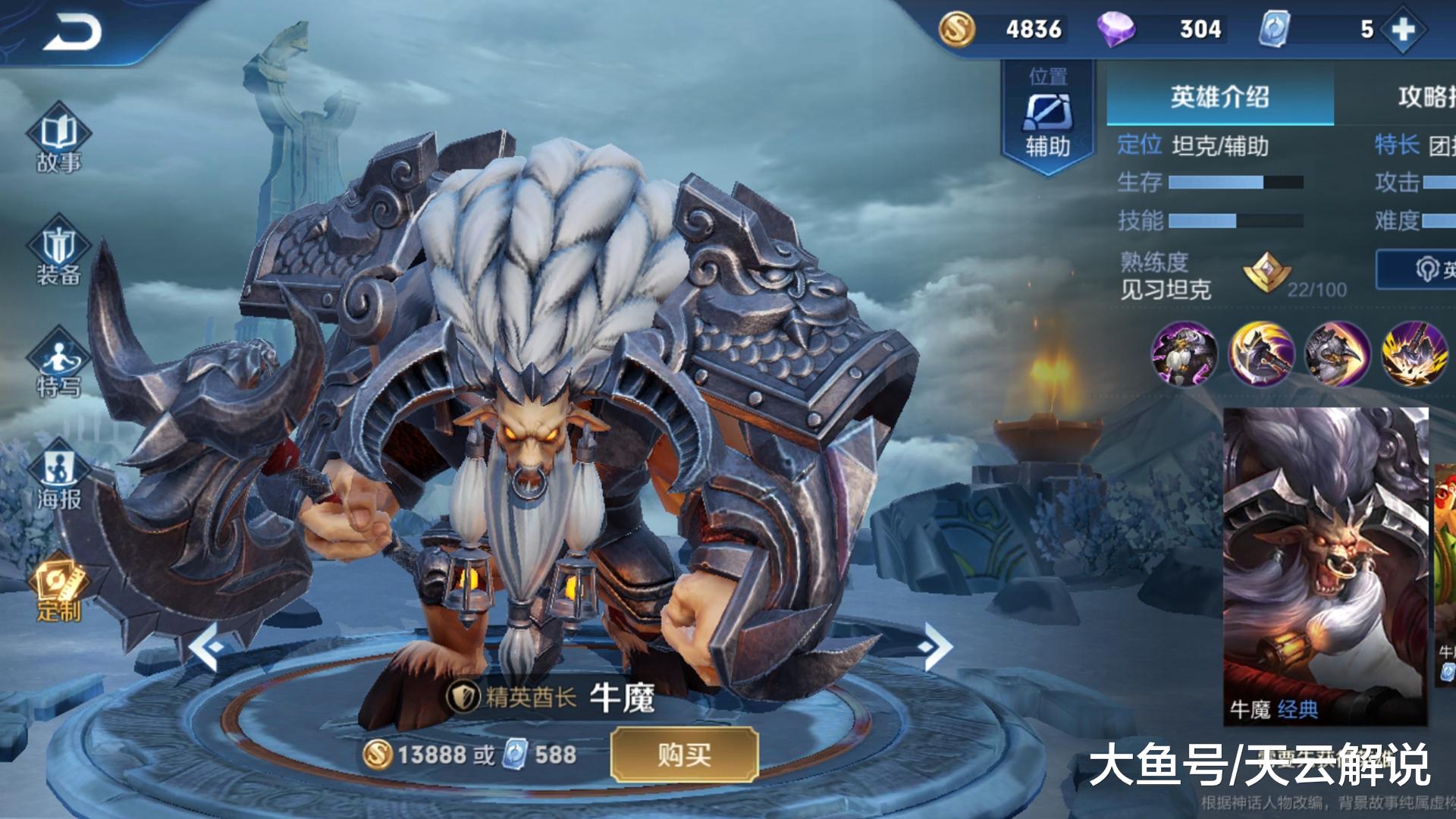Open the 海报 poster view
Image resolution: width=1456 pixels, height=819 pixels.
point(58,478)
